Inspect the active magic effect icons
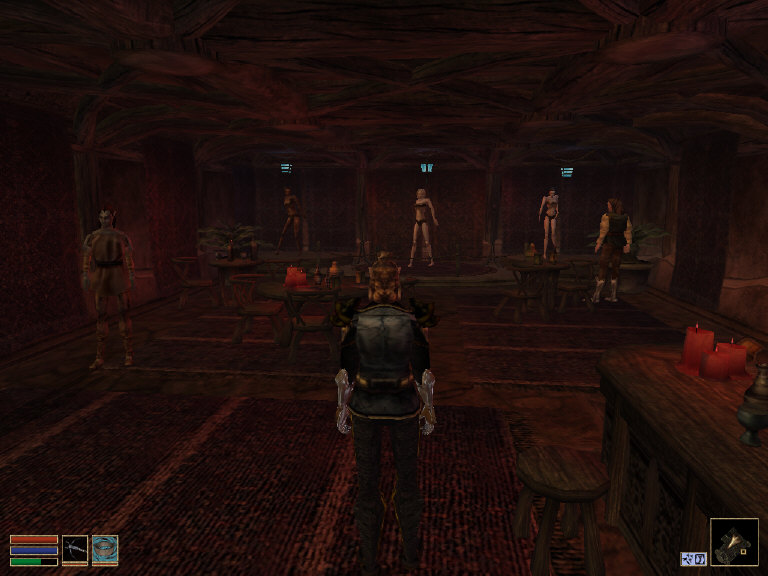This screenshot has height=576, width=768. 693,558
